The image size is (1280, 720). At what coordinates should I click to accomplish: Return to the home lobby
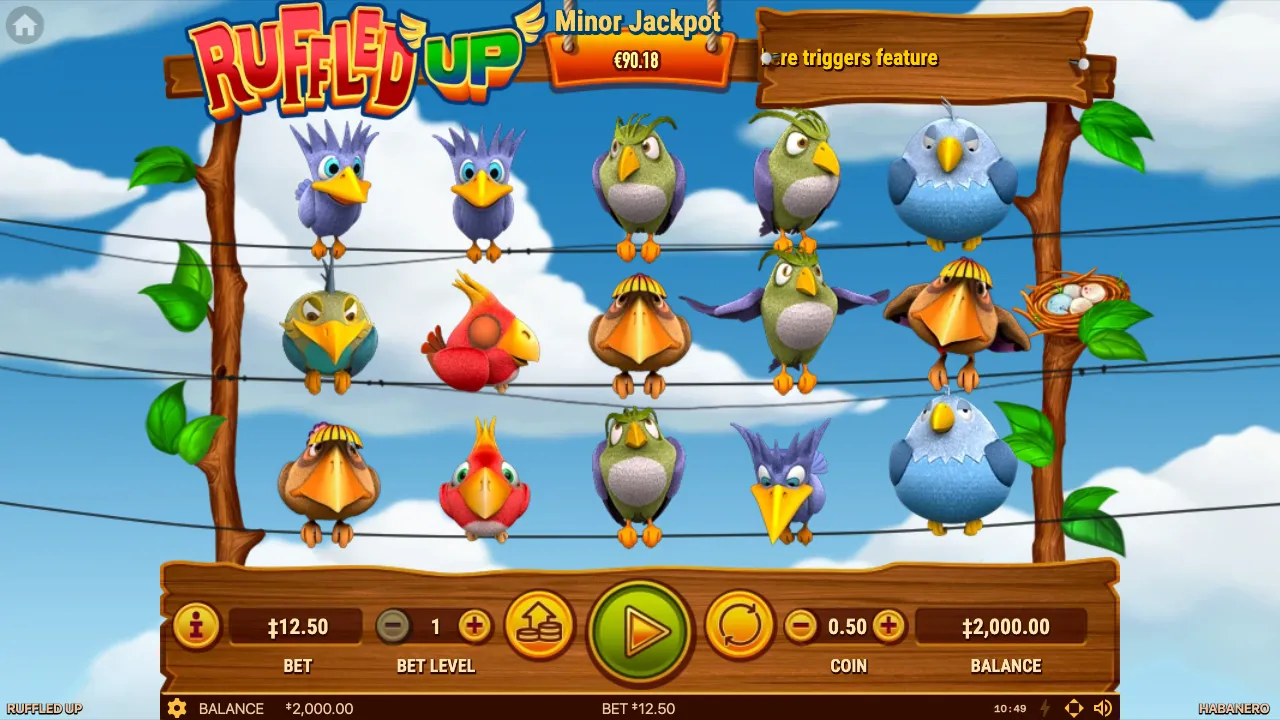[25, 26]
